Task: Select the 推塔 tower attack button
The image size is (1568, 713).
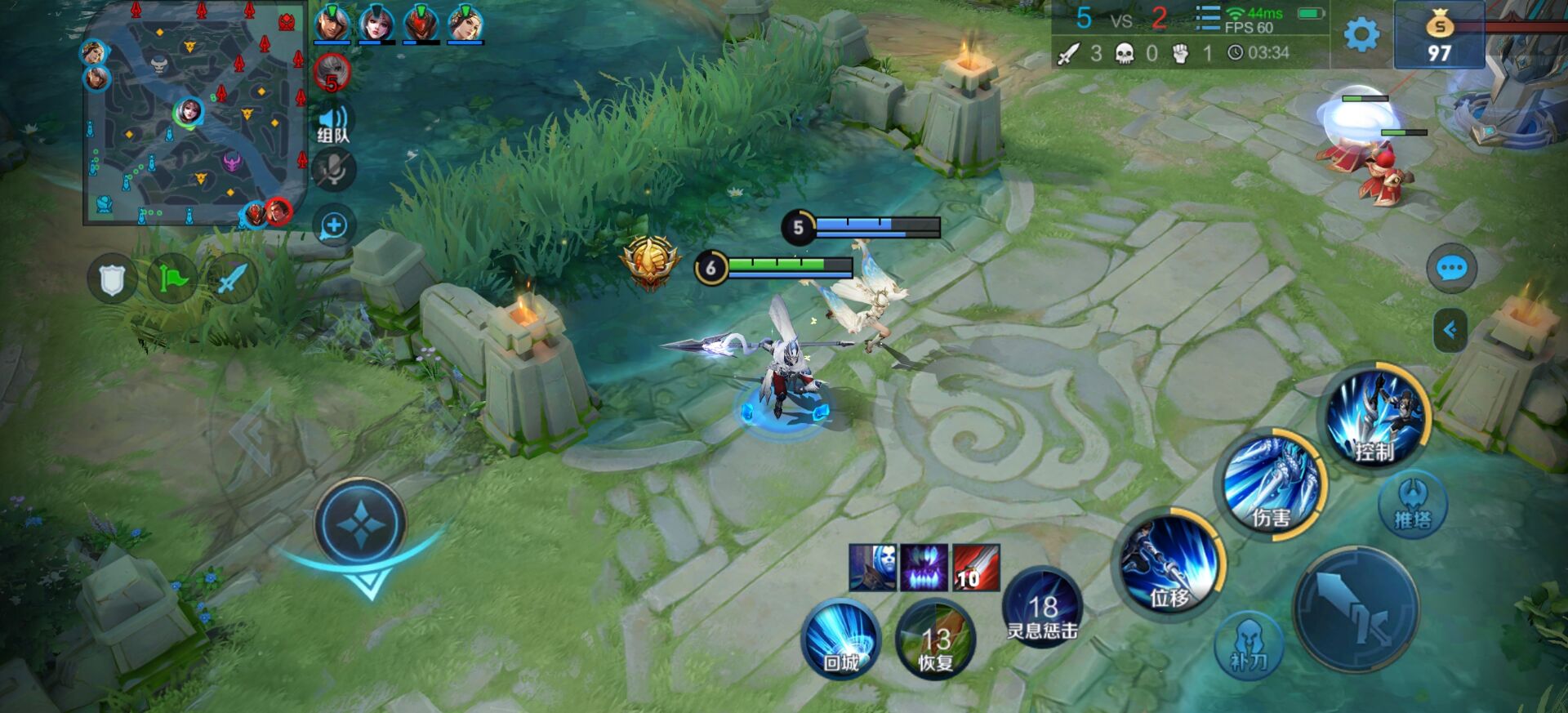Action: pyautogui.click(x=1412, y=505)
